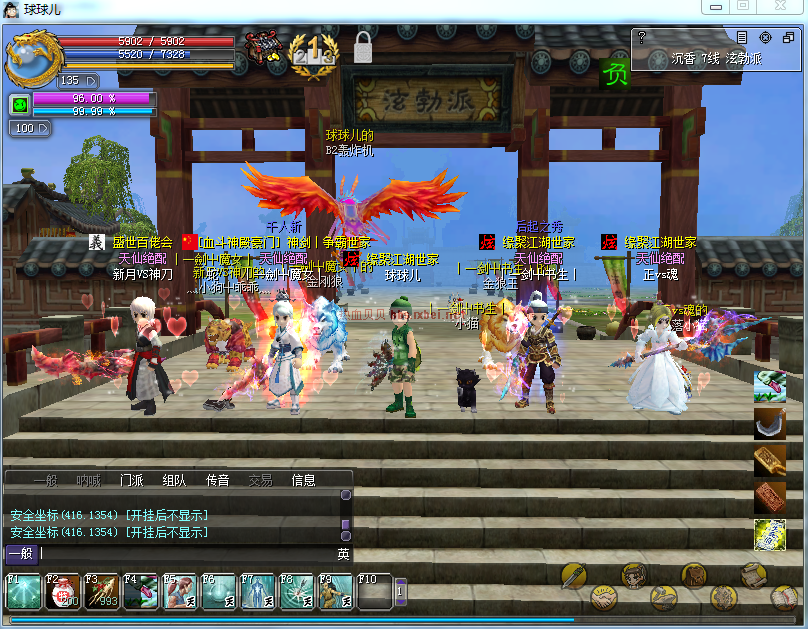This screenshot has height=629, width=808.
Task: Click the handshake social round button
Action: [x=603, y=598]
